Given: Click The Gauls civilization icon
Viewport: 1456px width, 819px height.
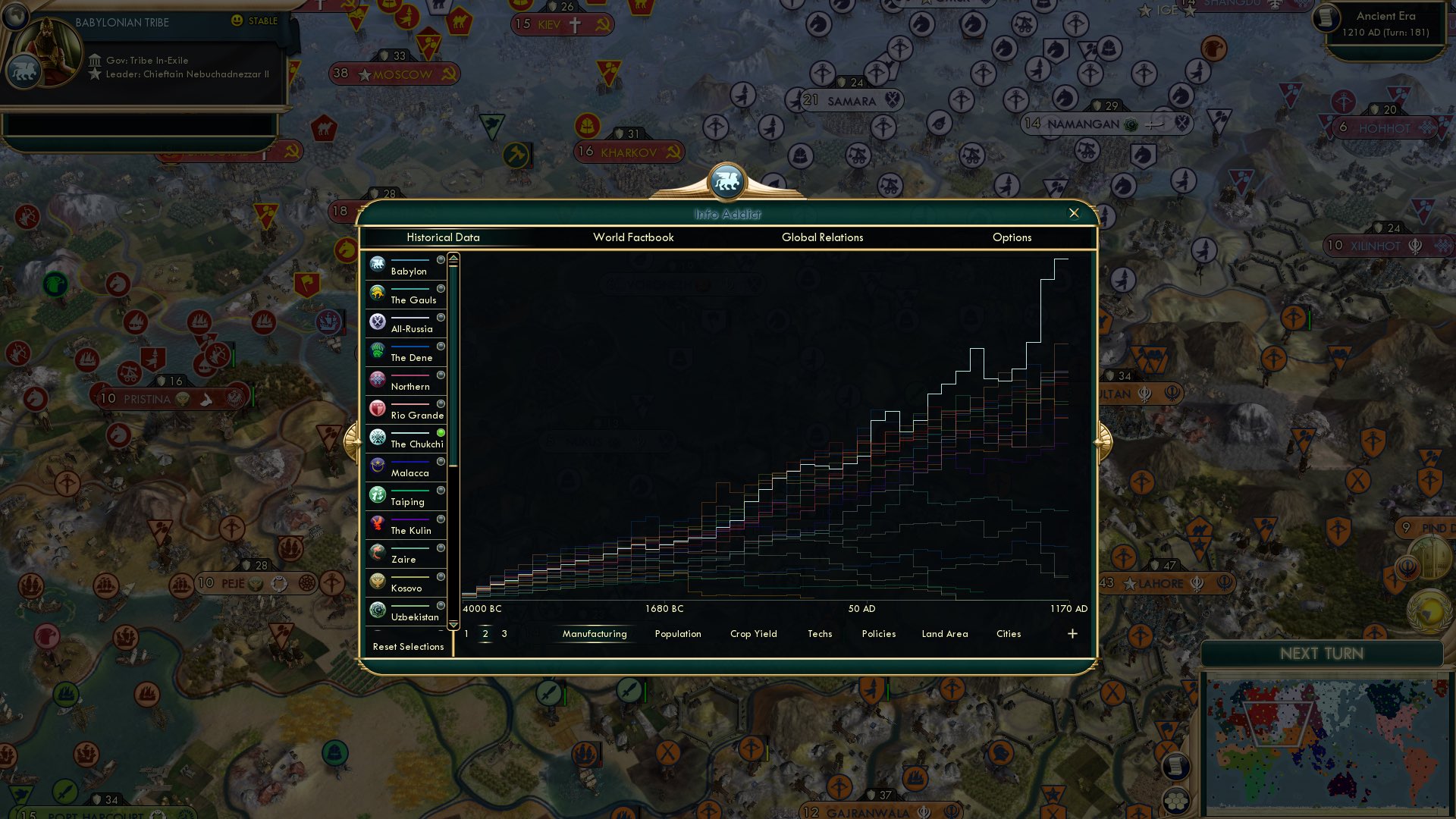Looking at the screenshot, I should (x=377, y=293).
